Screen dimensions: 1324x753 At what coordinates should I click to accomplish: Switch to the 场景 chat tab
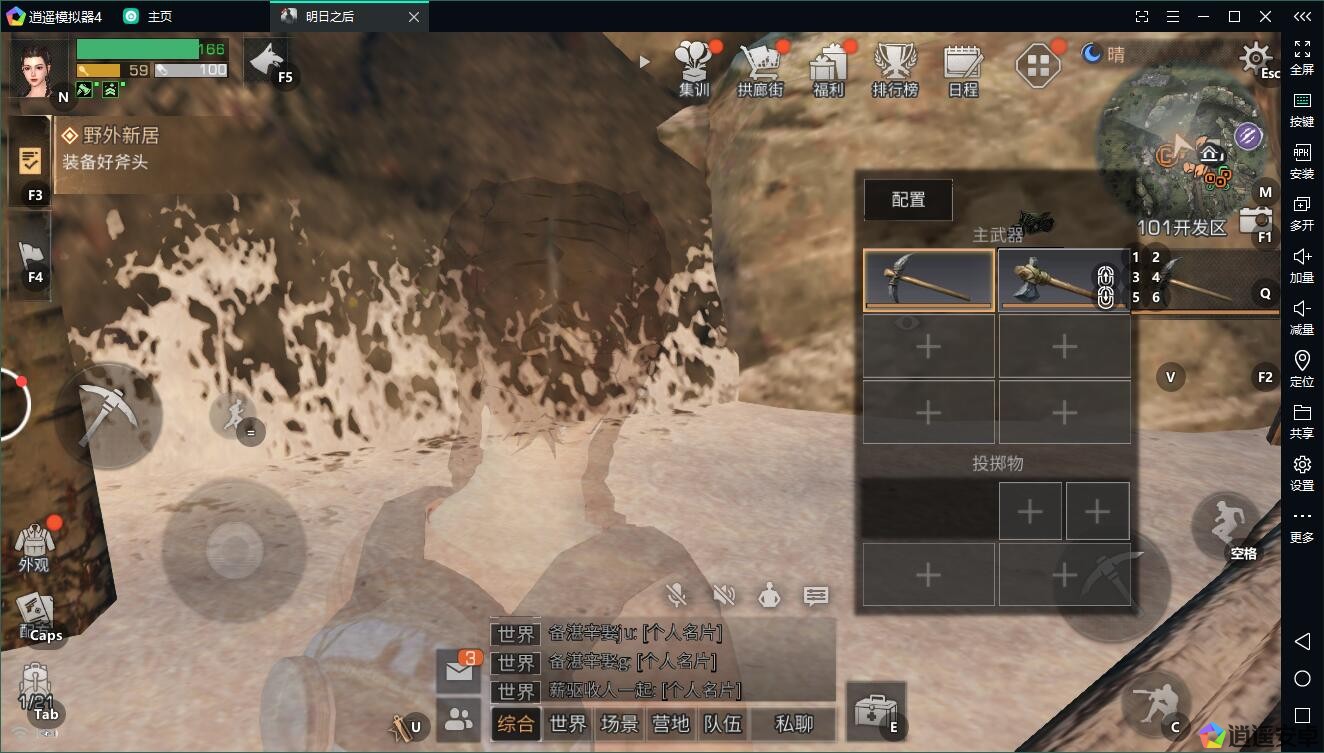coord(619,724)
